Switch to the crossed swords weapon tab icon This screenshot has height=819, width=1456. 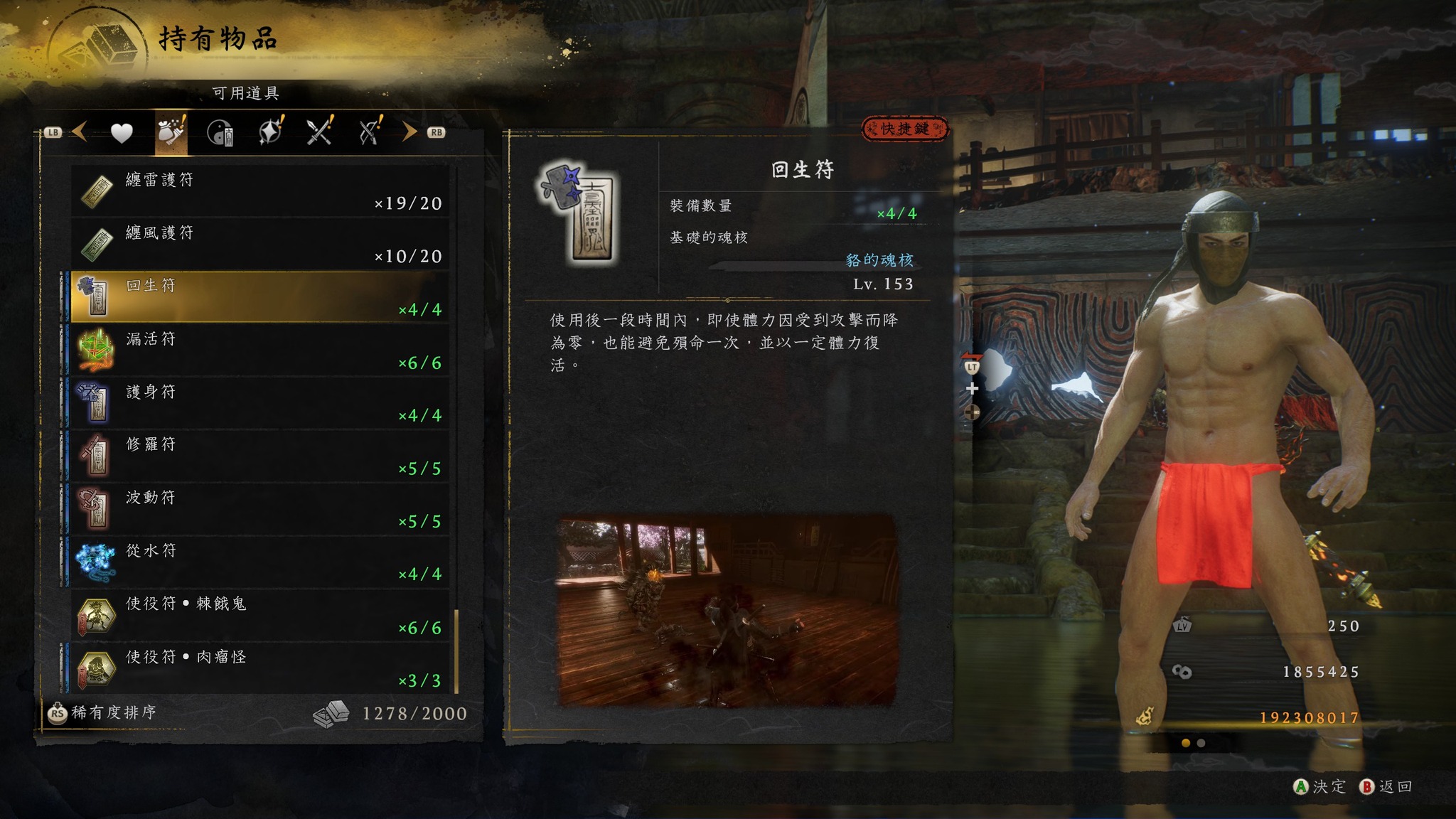(318, 131)
